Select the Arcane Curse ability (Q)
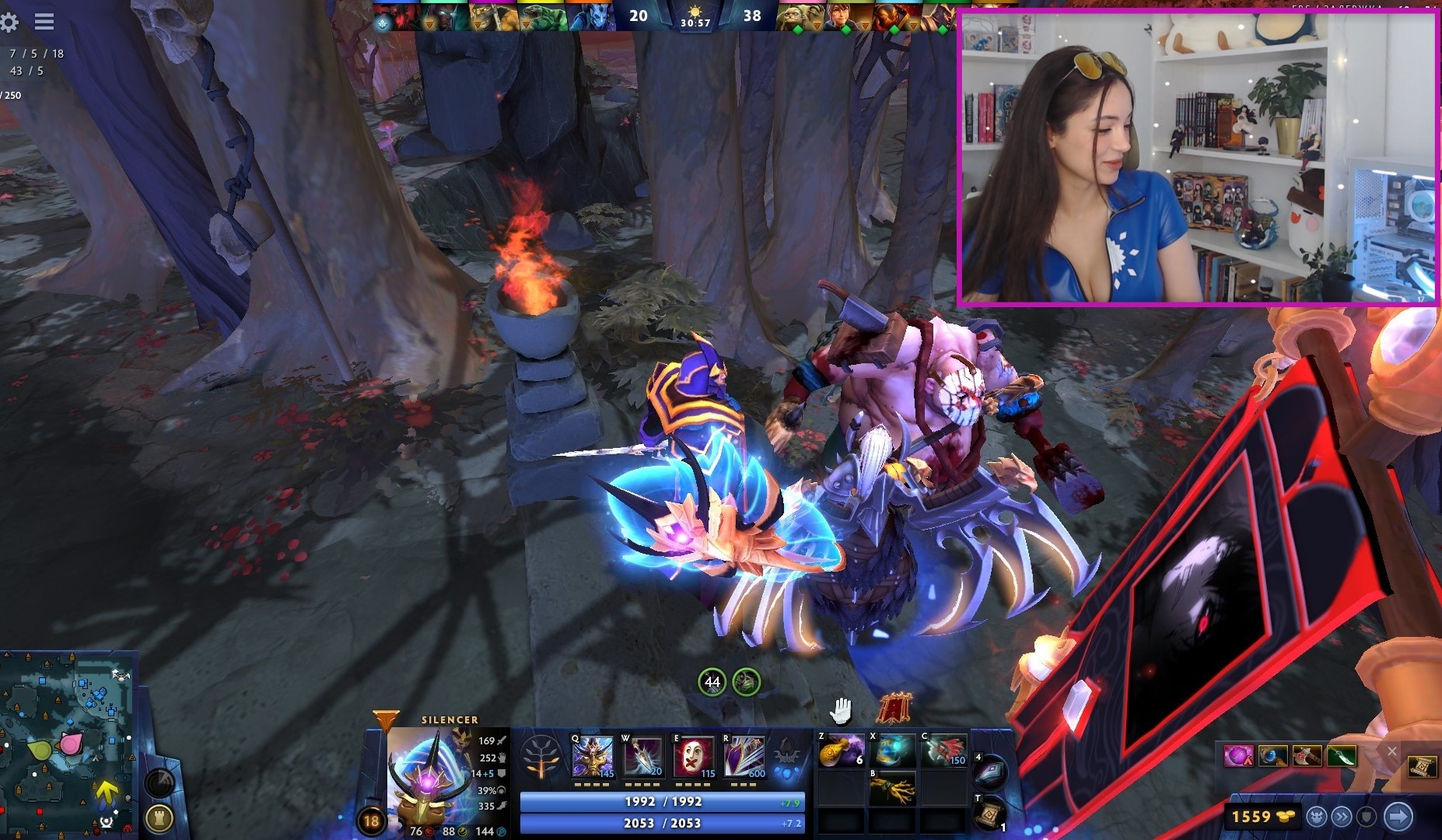The image size is (1442, 840). 593,756
